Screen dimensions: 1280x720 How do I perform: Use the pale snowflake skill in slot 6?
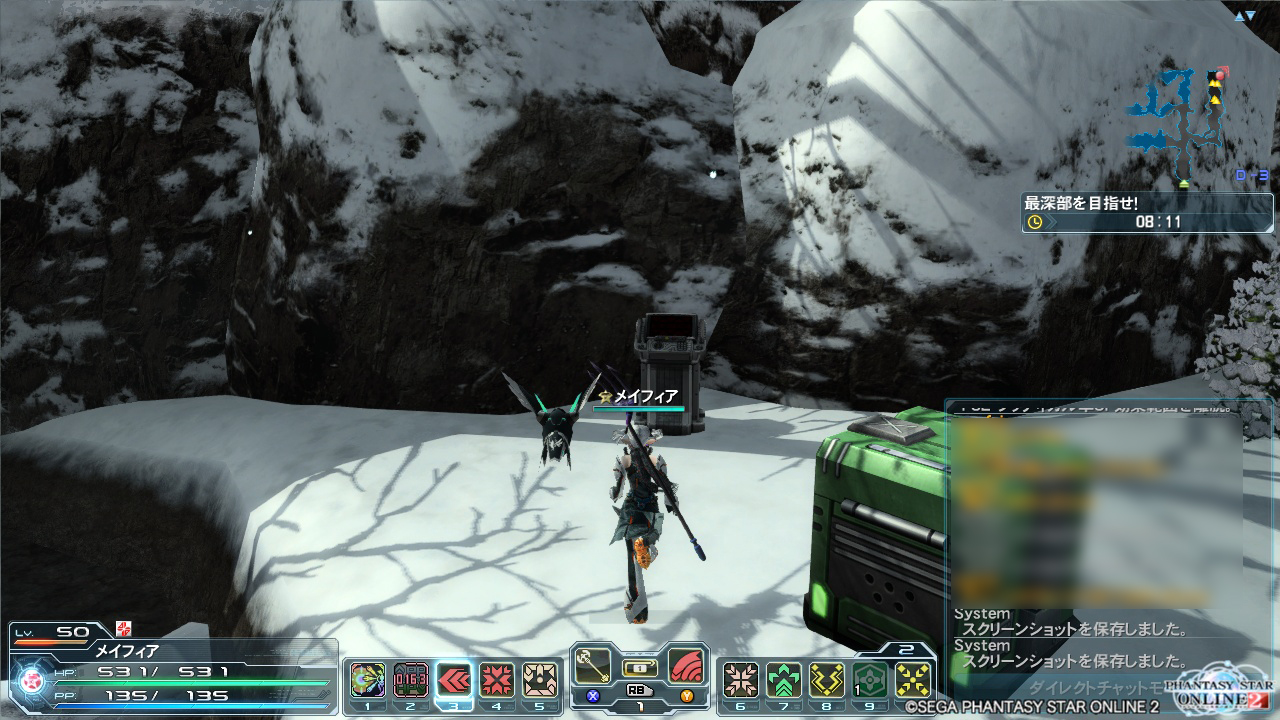(740, 681)
